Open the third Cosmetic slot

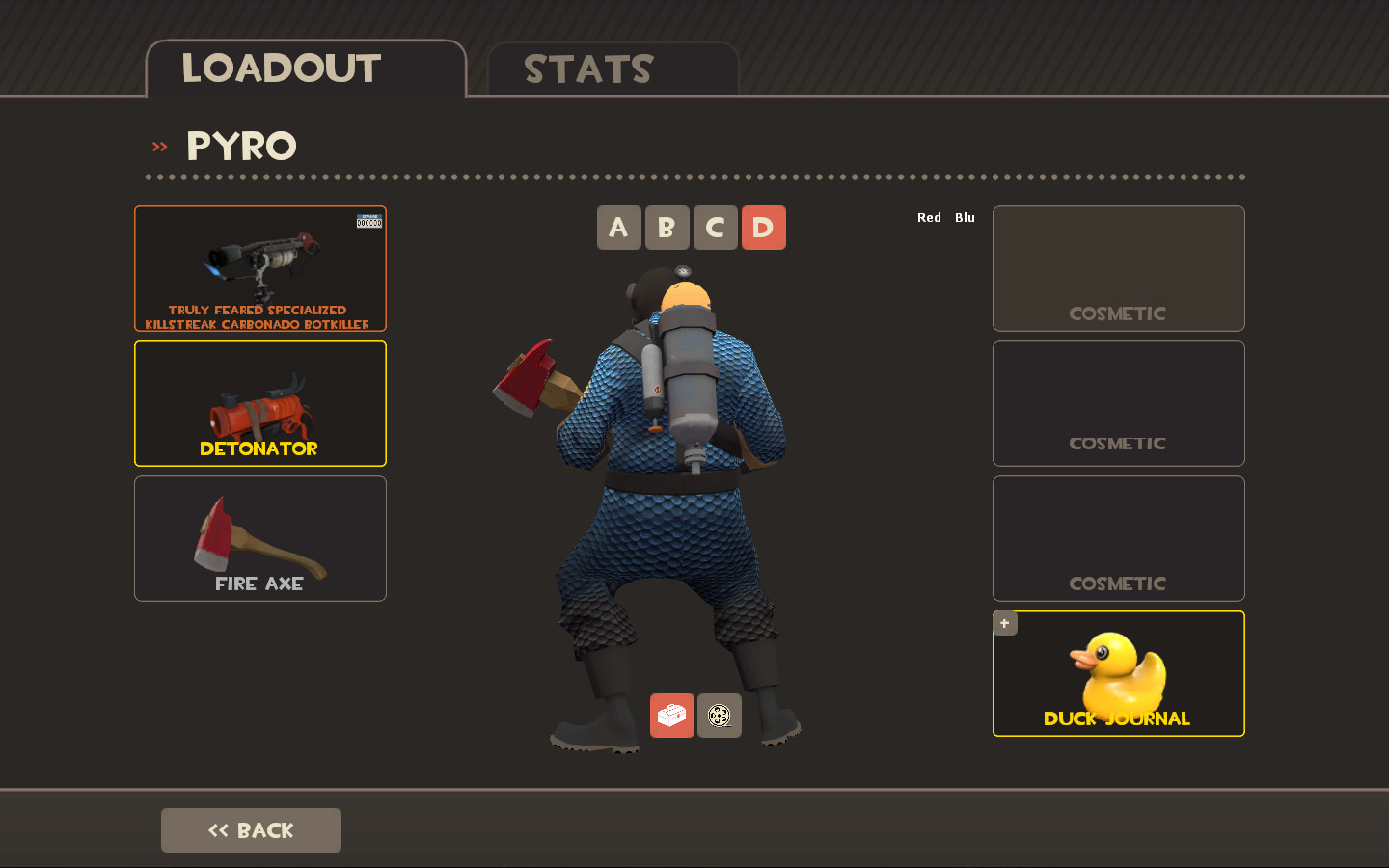[1118, 538]
